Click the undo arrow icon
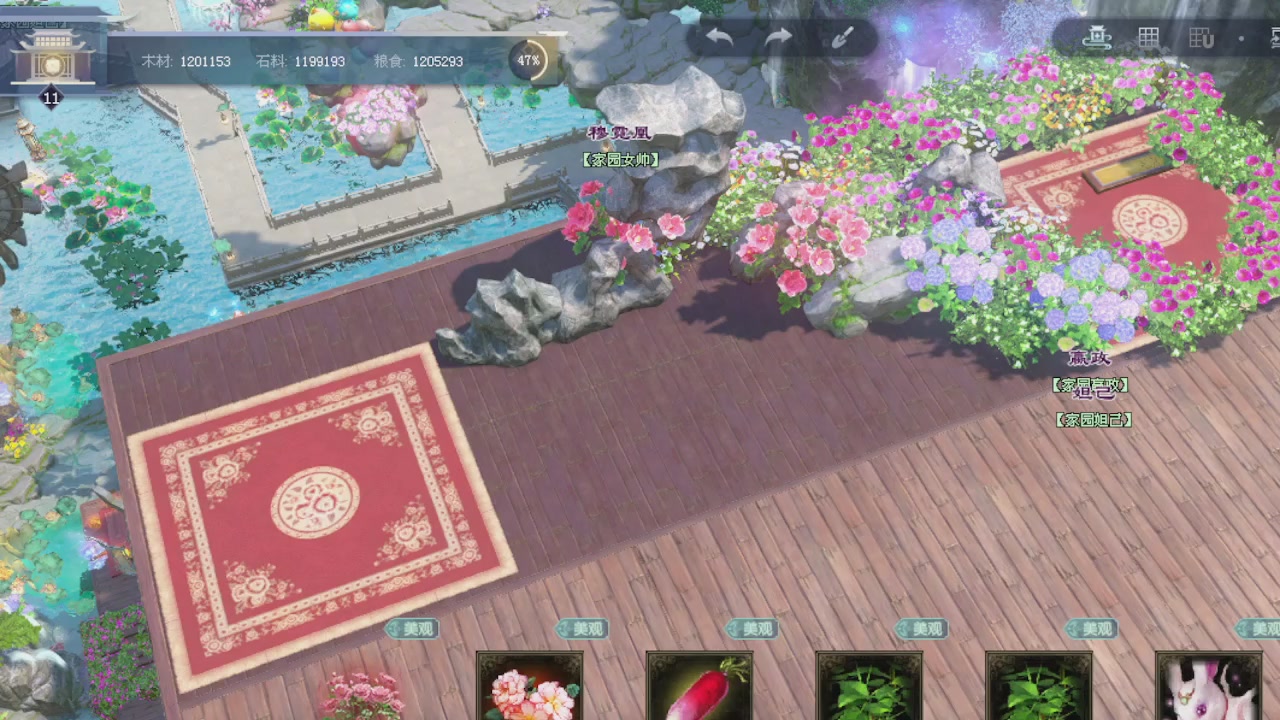This screenshot has width=1280, height=720. [x=719, y=37]
